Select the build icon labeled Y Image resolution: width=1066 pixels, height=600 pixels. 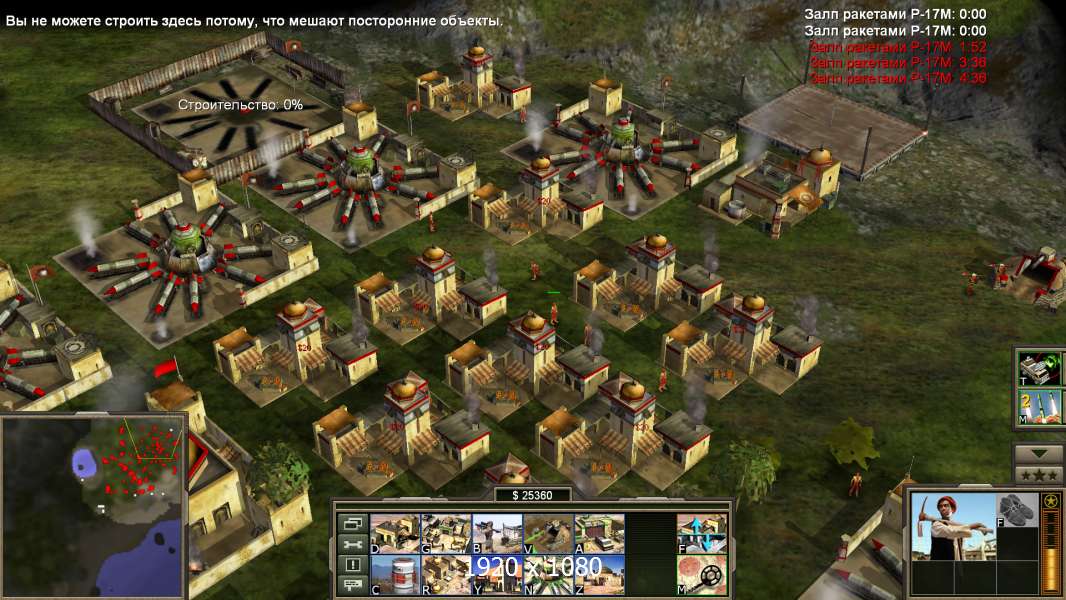(497, 574)
